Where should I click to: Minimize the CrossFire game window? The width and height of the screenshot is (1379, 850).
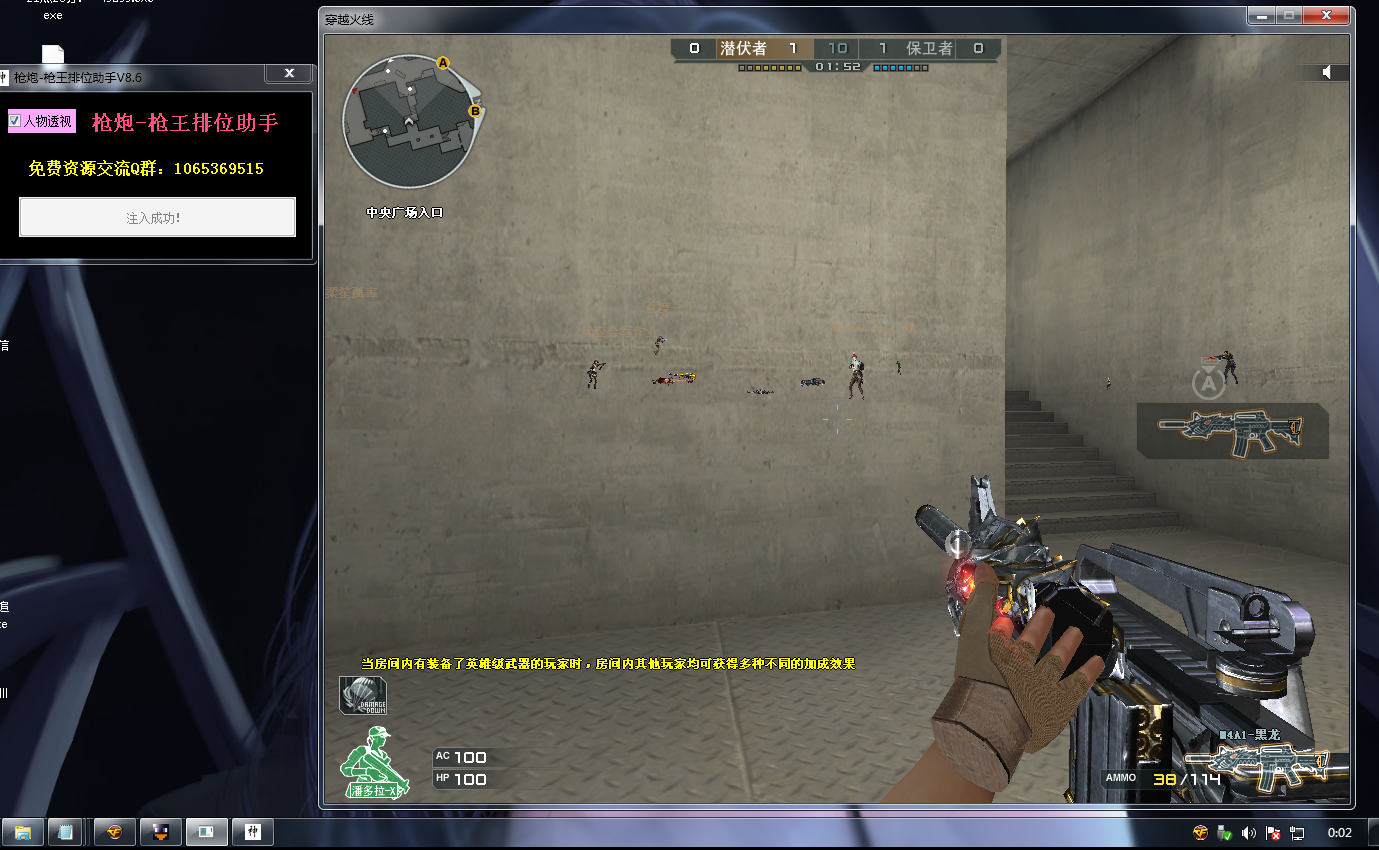[1262, 15]
